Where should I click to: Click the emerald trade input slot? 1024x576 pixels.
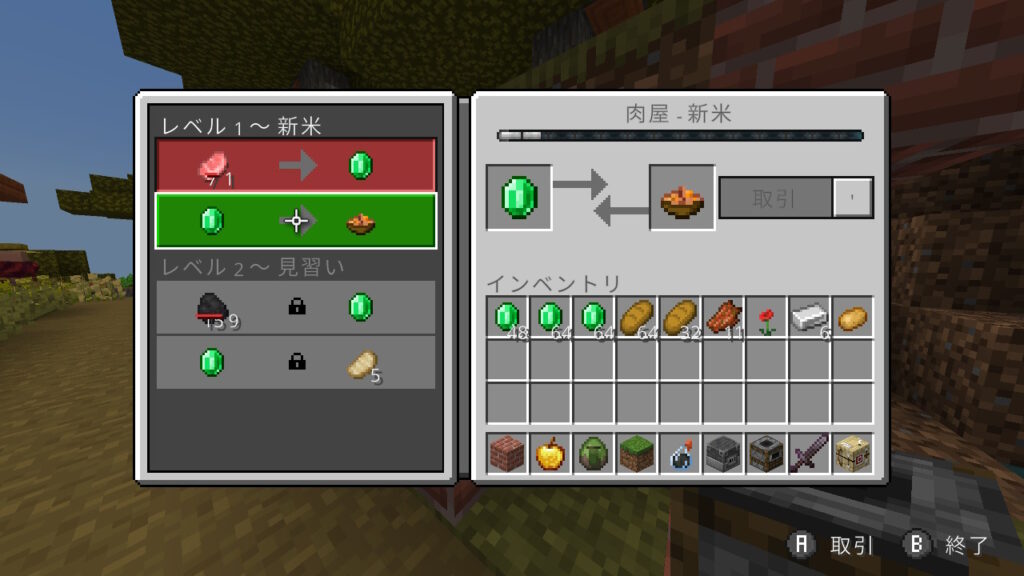click(519, 198)
